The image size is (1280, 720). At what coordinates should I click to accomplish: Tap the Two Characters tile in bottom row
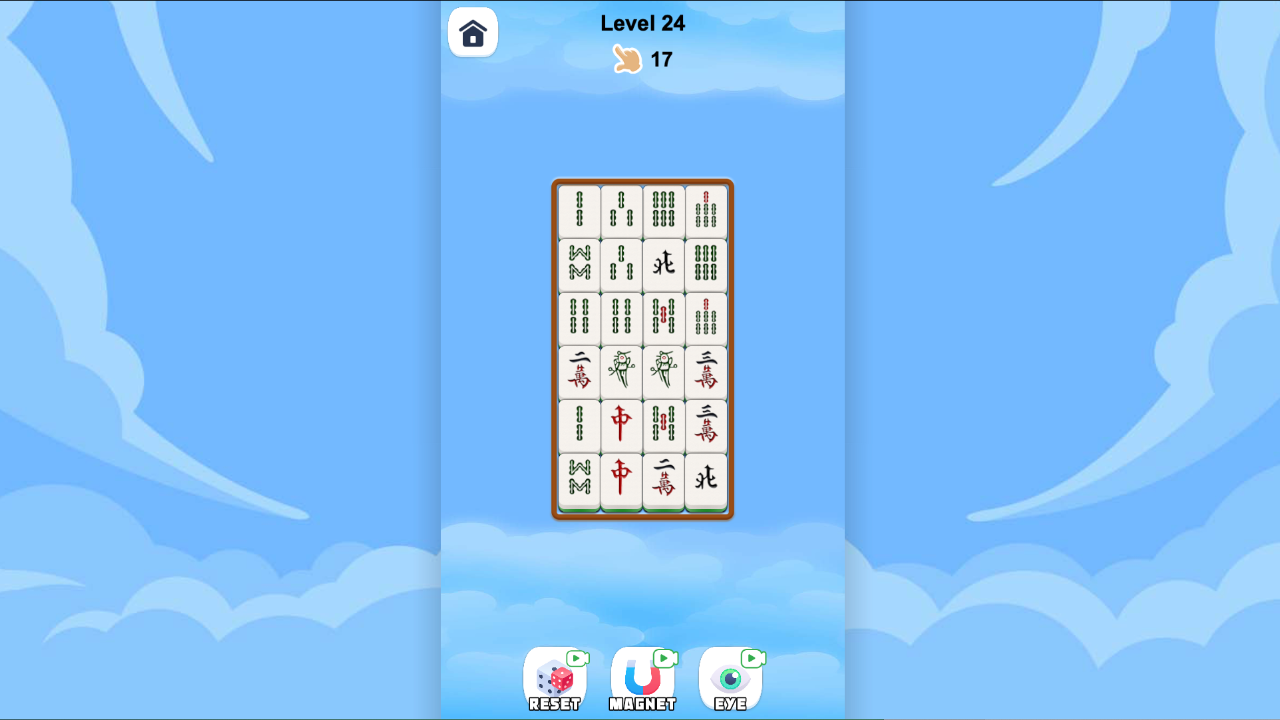click(x=663, y=479)
